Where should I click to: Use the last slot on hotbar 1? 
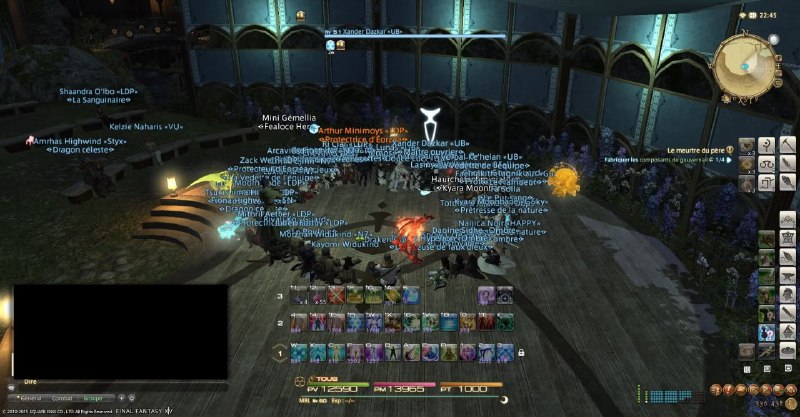click(x=504, y=352)
